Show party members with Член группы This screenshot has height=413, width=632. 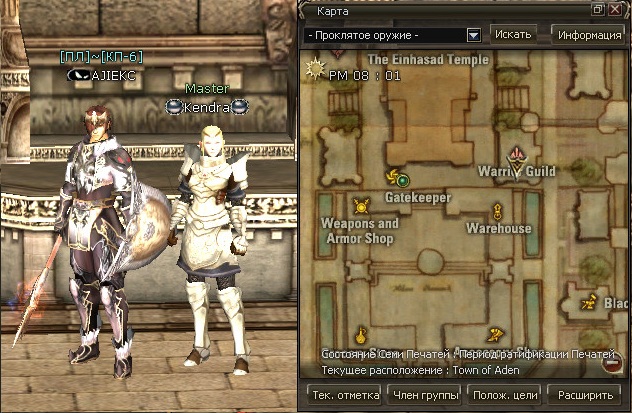(427, 395)
